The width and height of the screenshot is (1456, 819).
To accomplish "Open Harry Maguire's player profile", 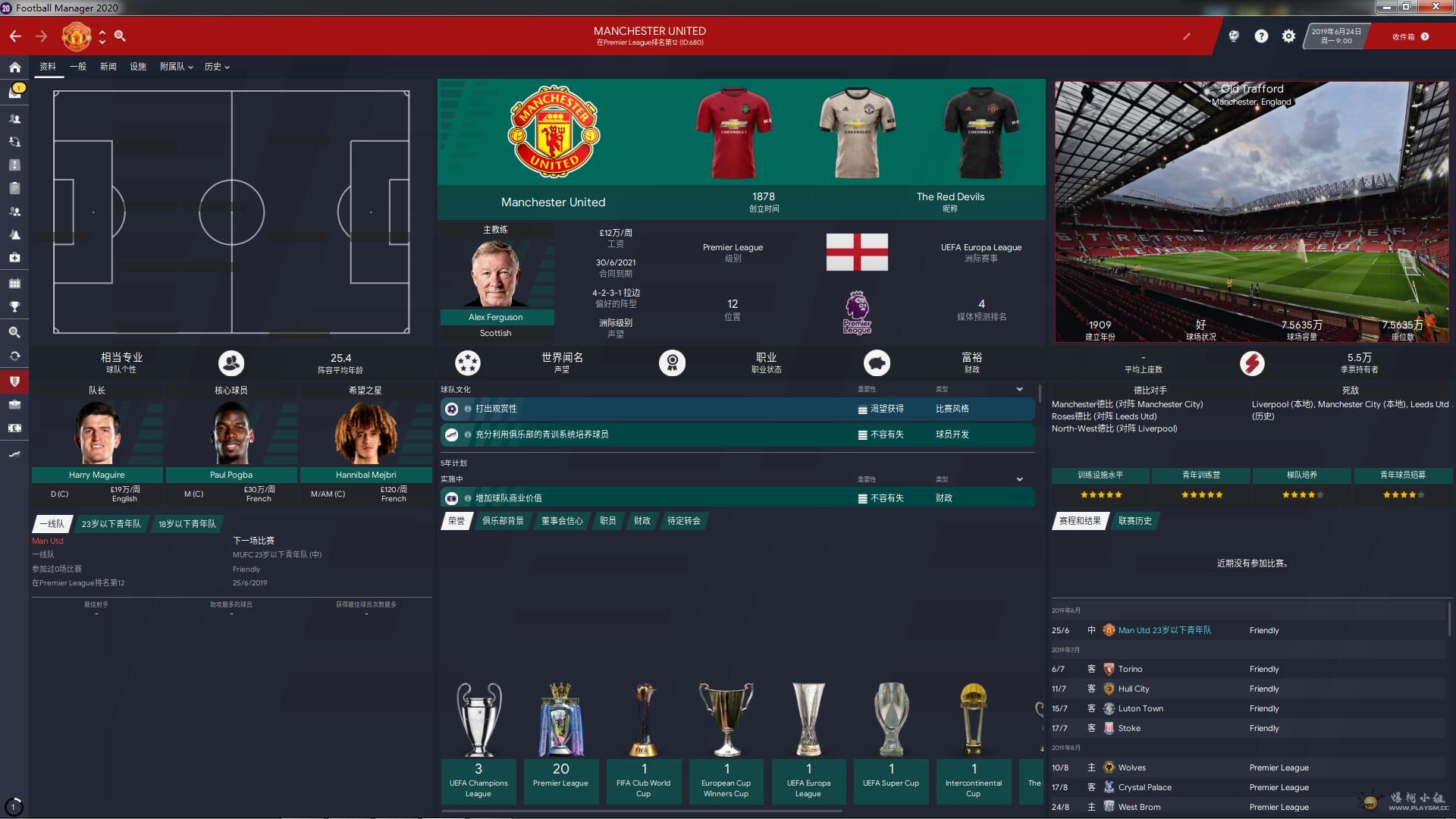I will tap(96, 475).
